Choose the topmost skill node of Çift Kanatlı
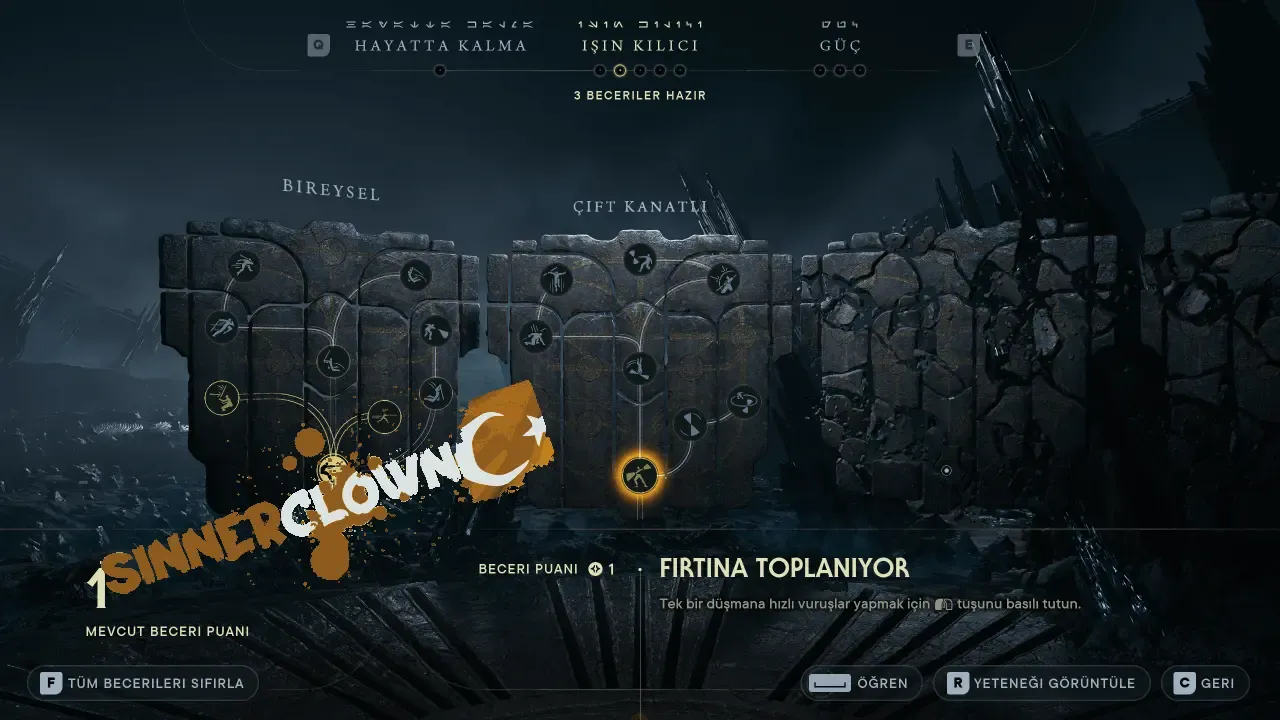This screenshot has width=1280, height=720. click(640, 260)
